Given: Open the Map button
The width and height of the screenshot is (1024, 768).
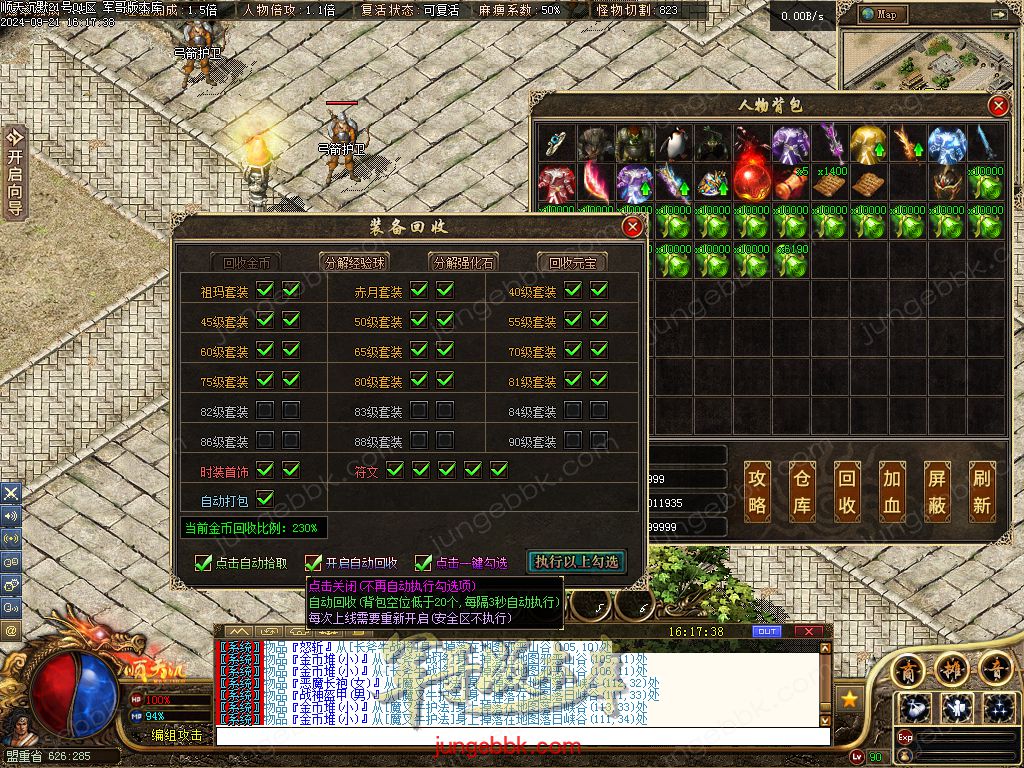Looking at the screenshot, I should [880, 14].
